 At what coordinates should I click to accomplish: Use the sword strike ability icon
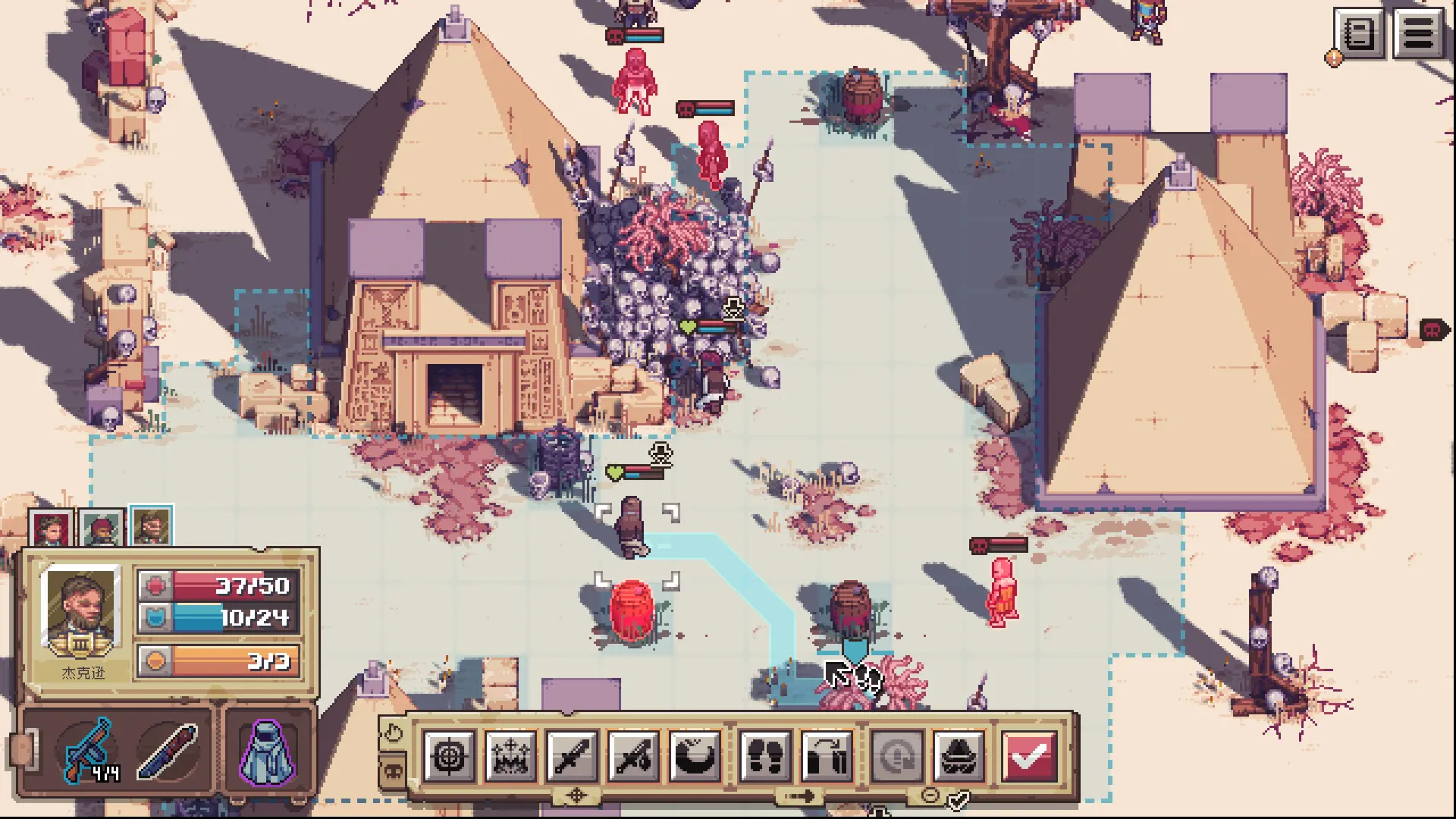635,758
